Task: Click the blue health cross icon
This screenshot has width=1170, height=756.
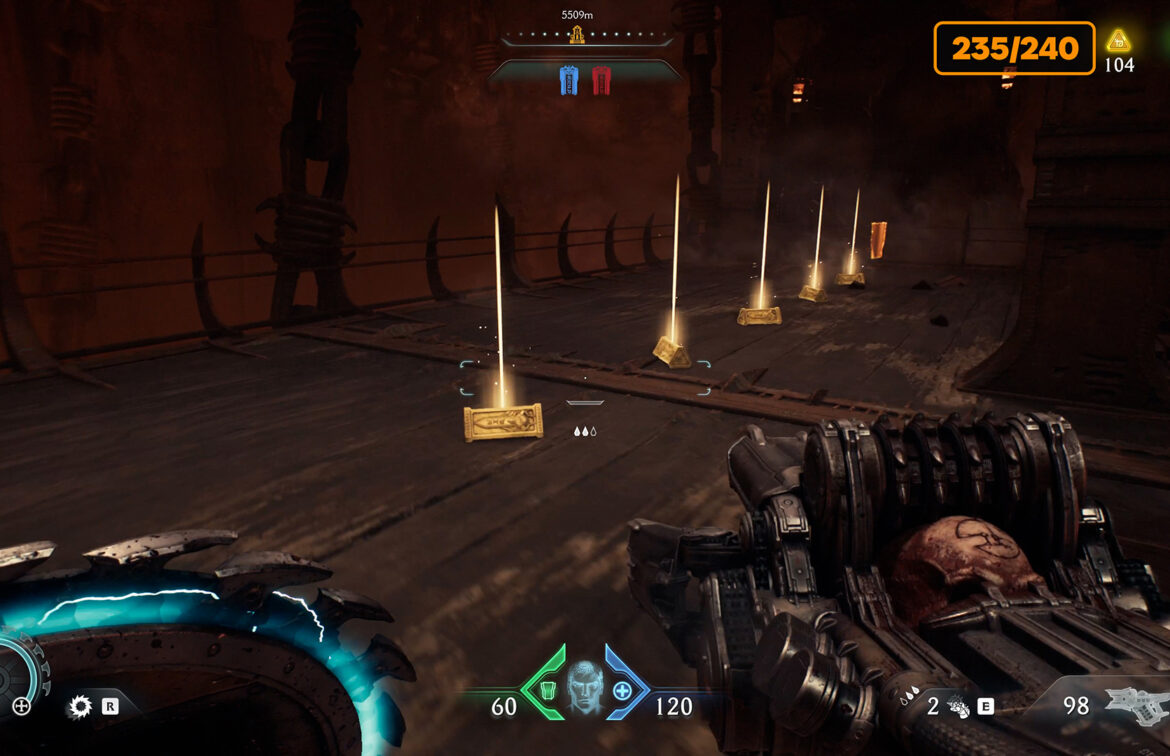Action: pyautogui.click(x=622, y=691)
